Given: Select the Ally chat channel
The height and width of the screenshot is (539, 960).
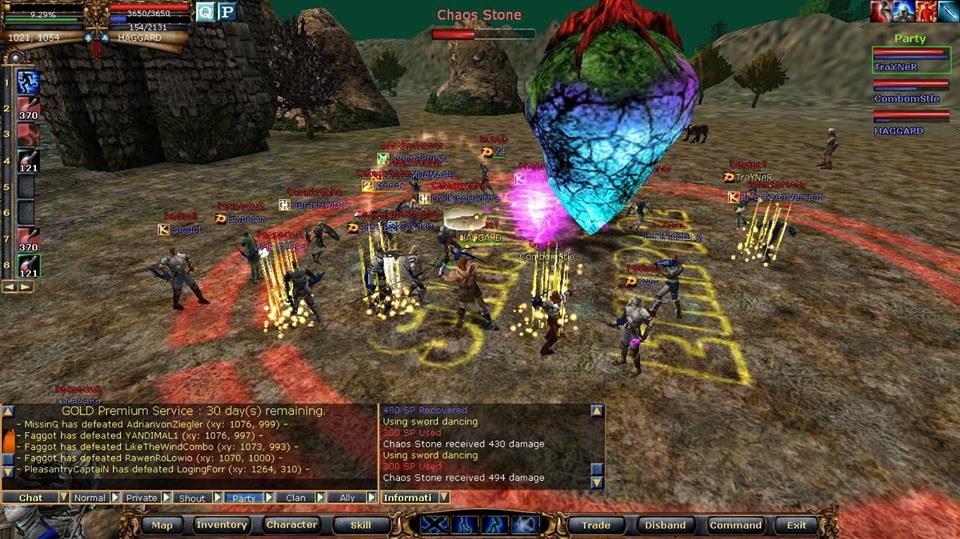Looking at the screenshot, I should 347,497.
